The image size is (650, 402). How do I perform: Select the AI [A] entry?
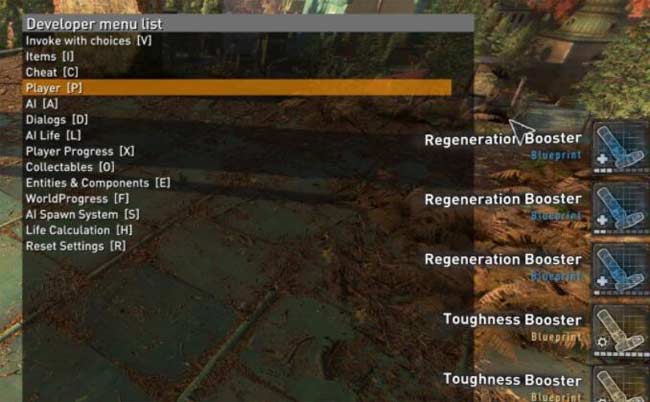[x=42, y=104]
